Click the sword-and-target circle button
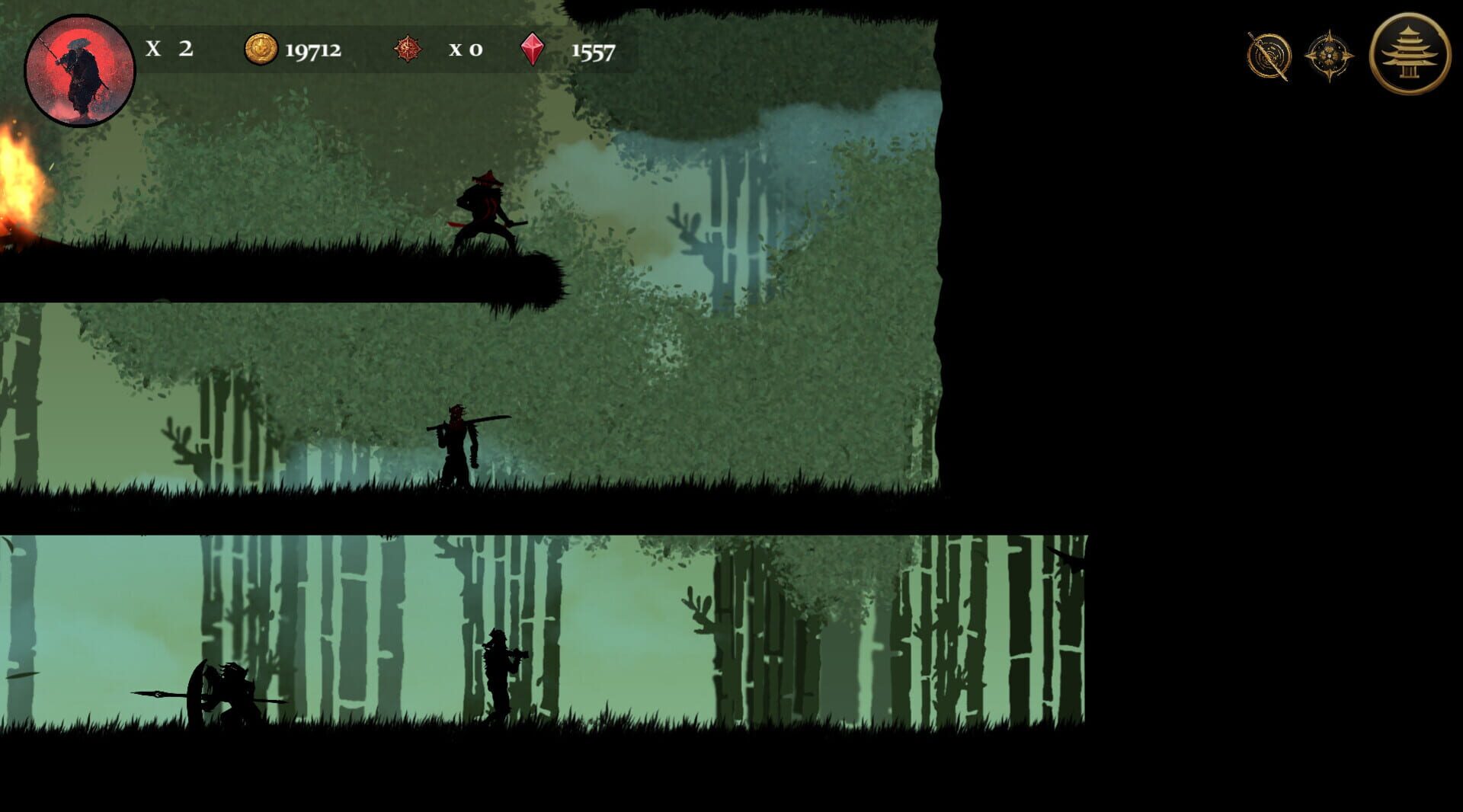 tap(1266, 54)
